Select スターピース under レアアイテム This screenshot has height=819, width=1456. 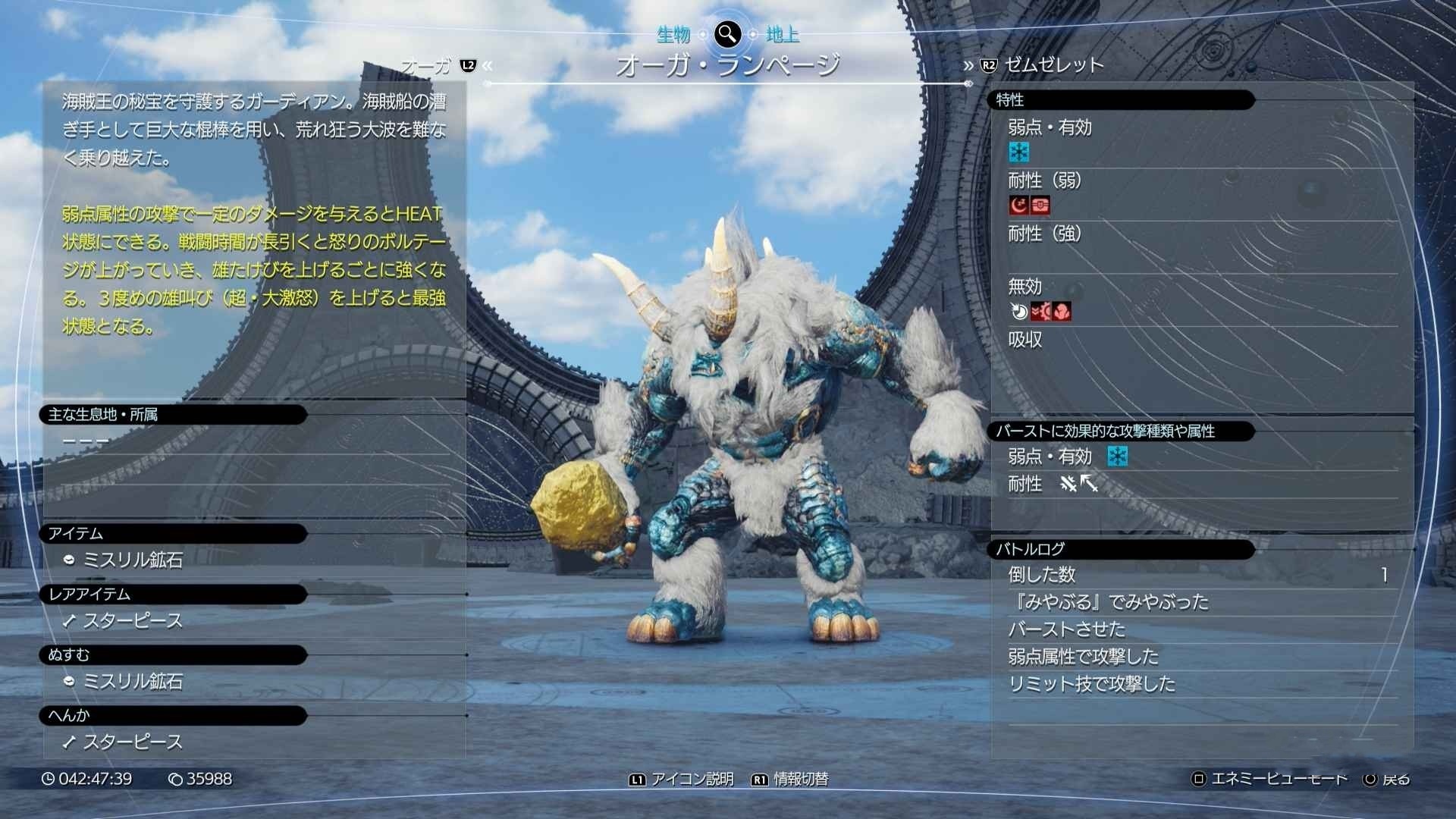(x=133, y=620)
